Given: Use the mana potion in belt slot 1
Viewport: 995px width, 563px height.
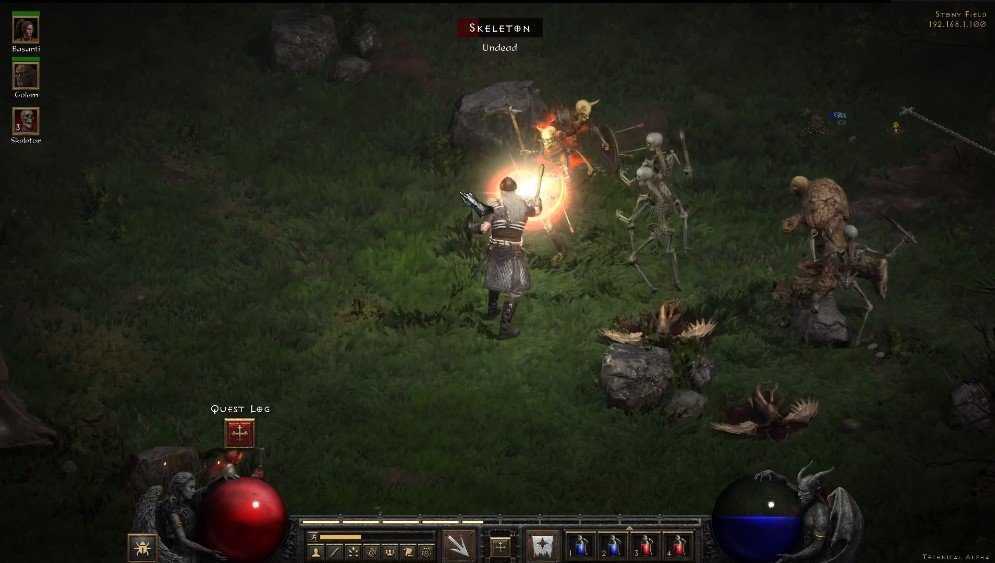Looking at the screenshot, I should point(581,546).
